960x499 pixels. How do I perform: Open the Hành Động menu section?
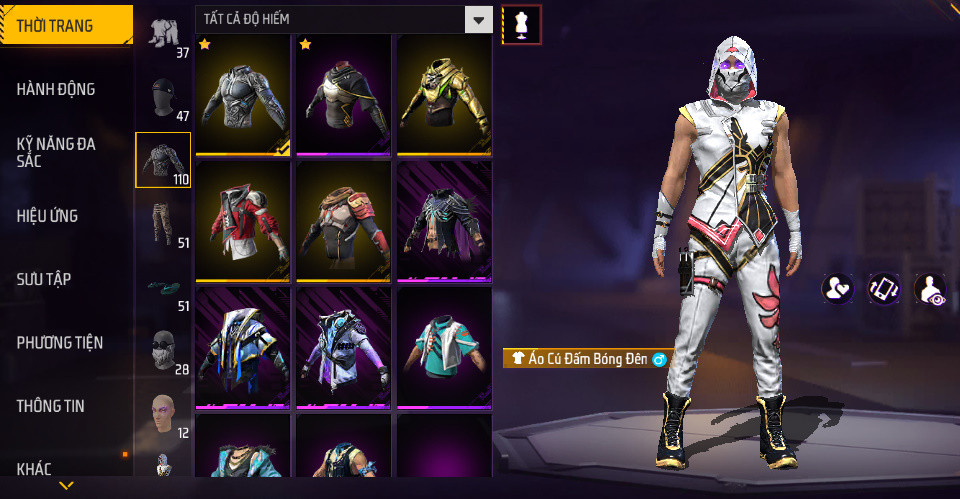pos(56,89)
